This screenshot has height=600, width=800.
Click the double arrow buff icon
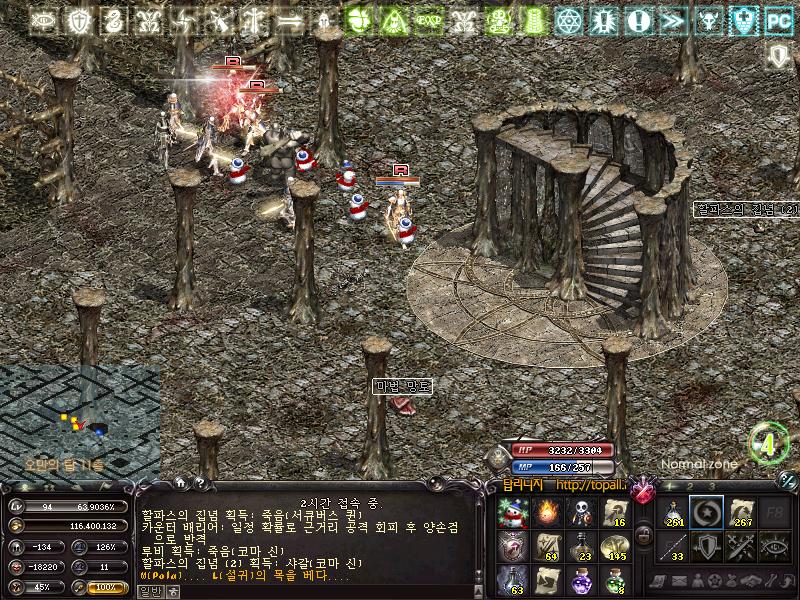[x=672, y=20]
